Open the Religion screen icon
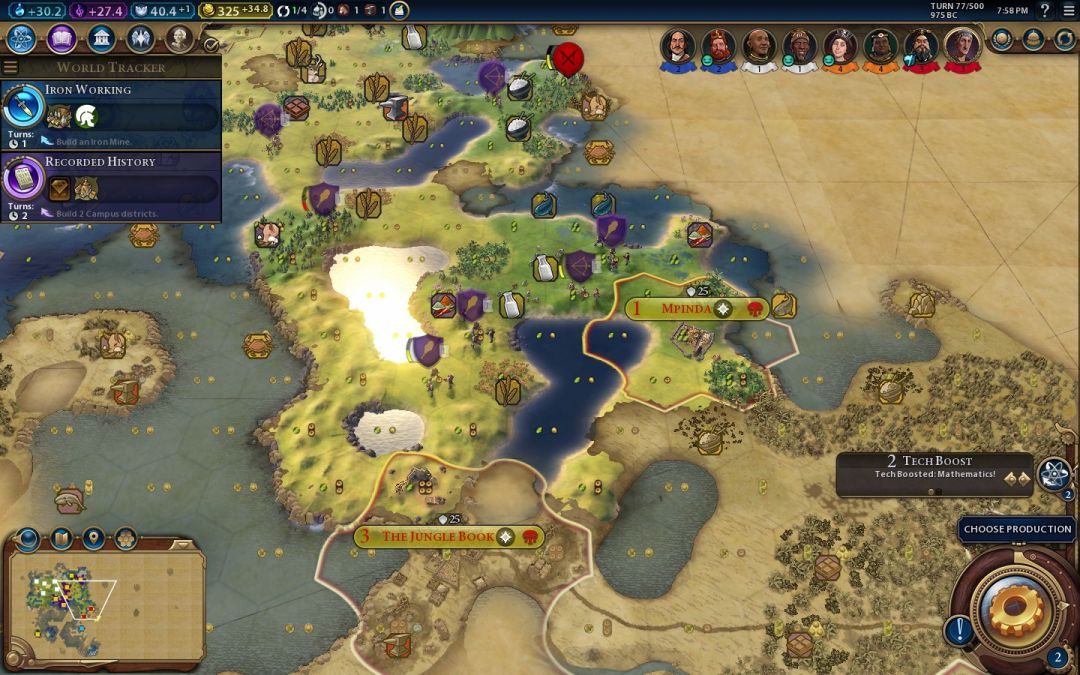This screenshot has width=1080, height=675. (x=140, y=39)
